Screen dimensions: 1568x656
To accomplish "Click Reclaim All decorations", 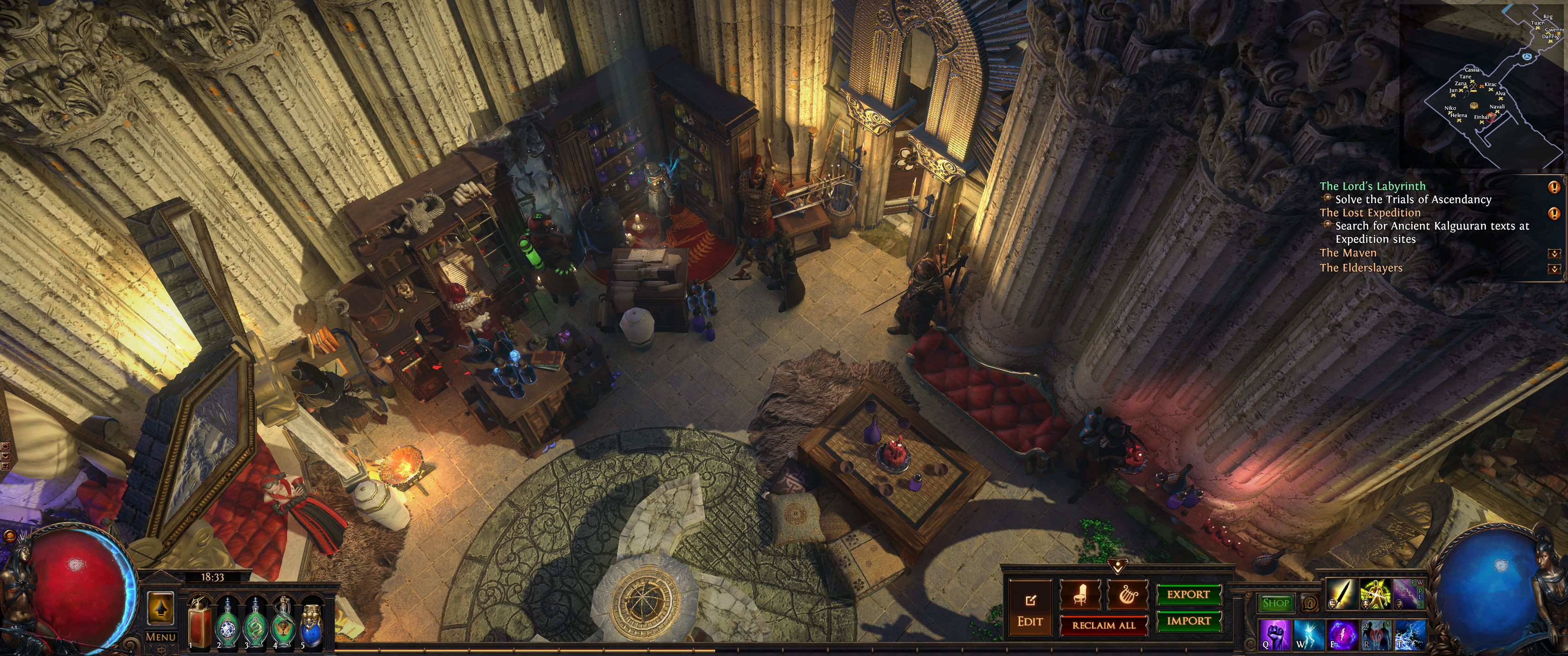I will [1104, 625].
